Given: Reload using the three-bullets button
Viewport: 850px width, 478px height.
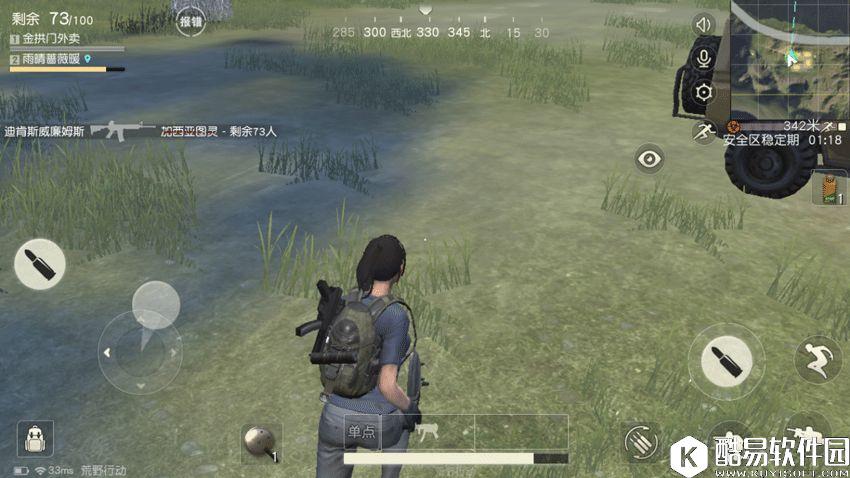Looking at the screenshot, I should pyautogui.click(x=641, y=440).
